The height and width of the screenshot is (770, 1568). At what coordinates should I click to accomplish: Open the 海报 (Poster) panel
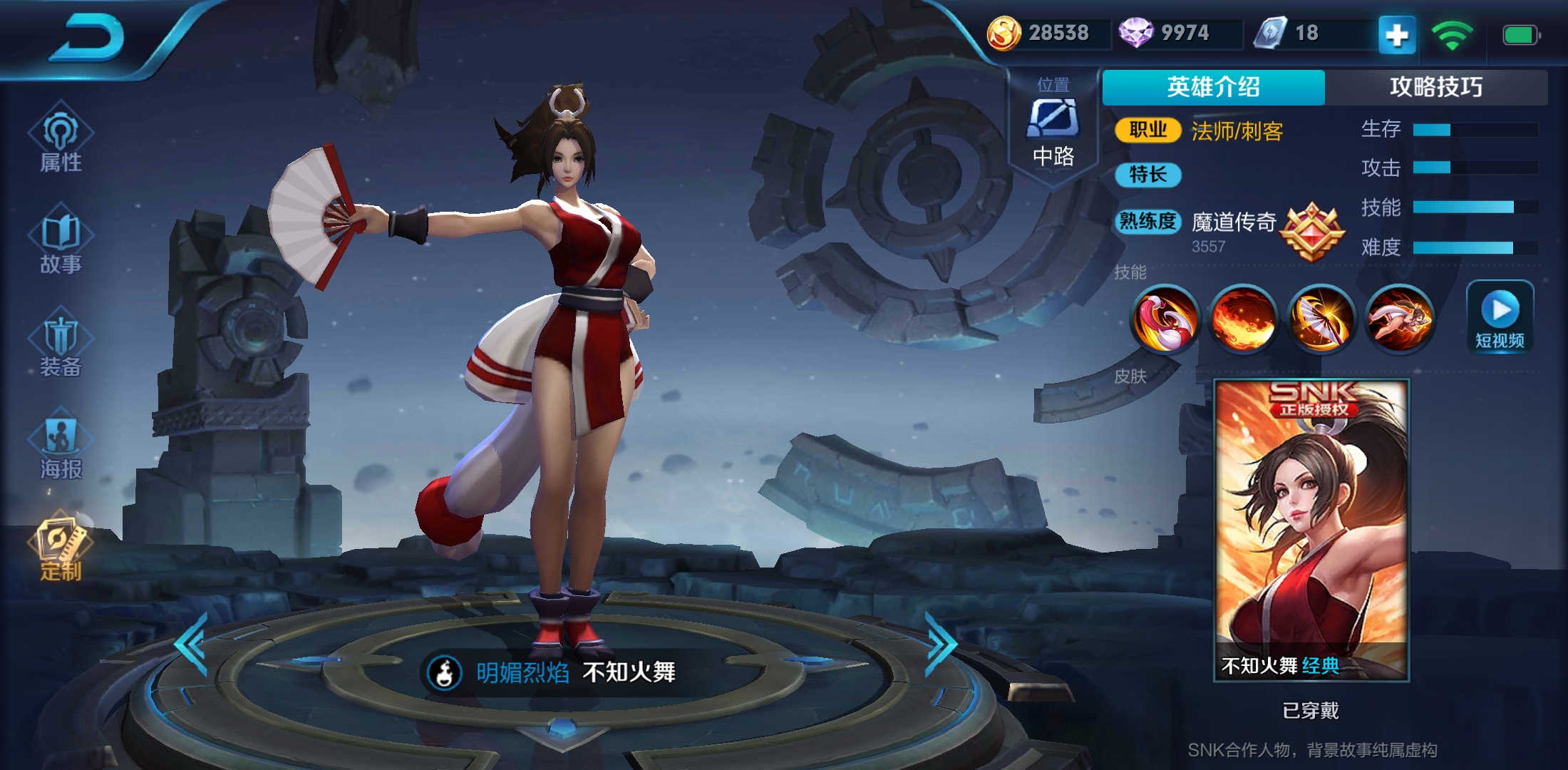[x=61, y=444]
